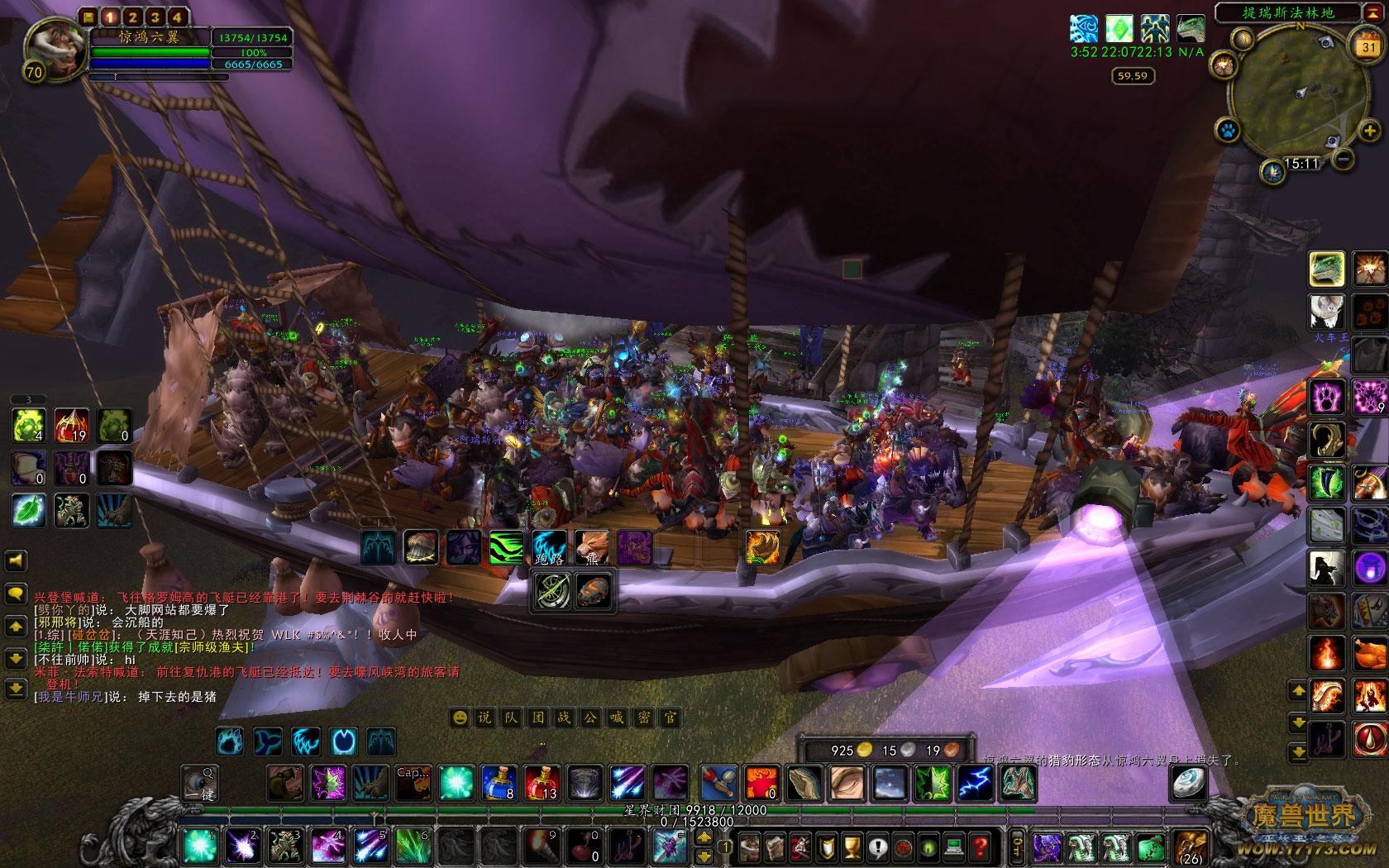
Task: Cast the blue lightning bolt spell
Action: (976, 782)
